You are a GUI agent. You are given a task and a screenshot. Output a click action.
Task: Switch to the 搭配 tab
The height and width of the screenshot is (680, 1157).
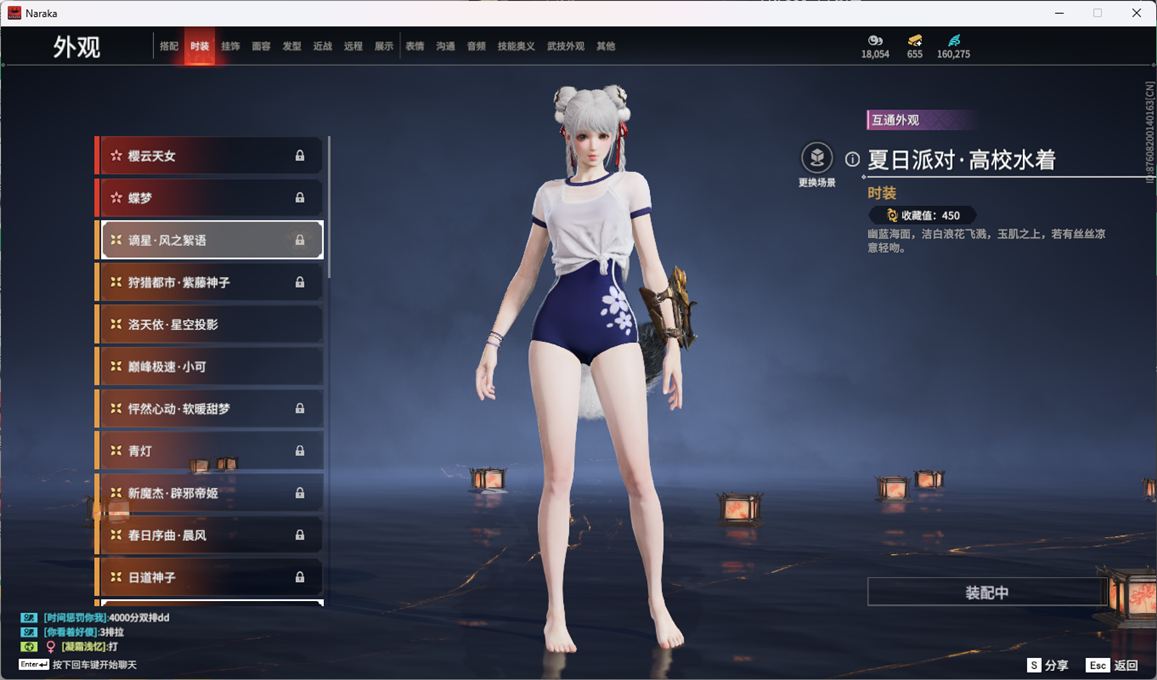169,46
